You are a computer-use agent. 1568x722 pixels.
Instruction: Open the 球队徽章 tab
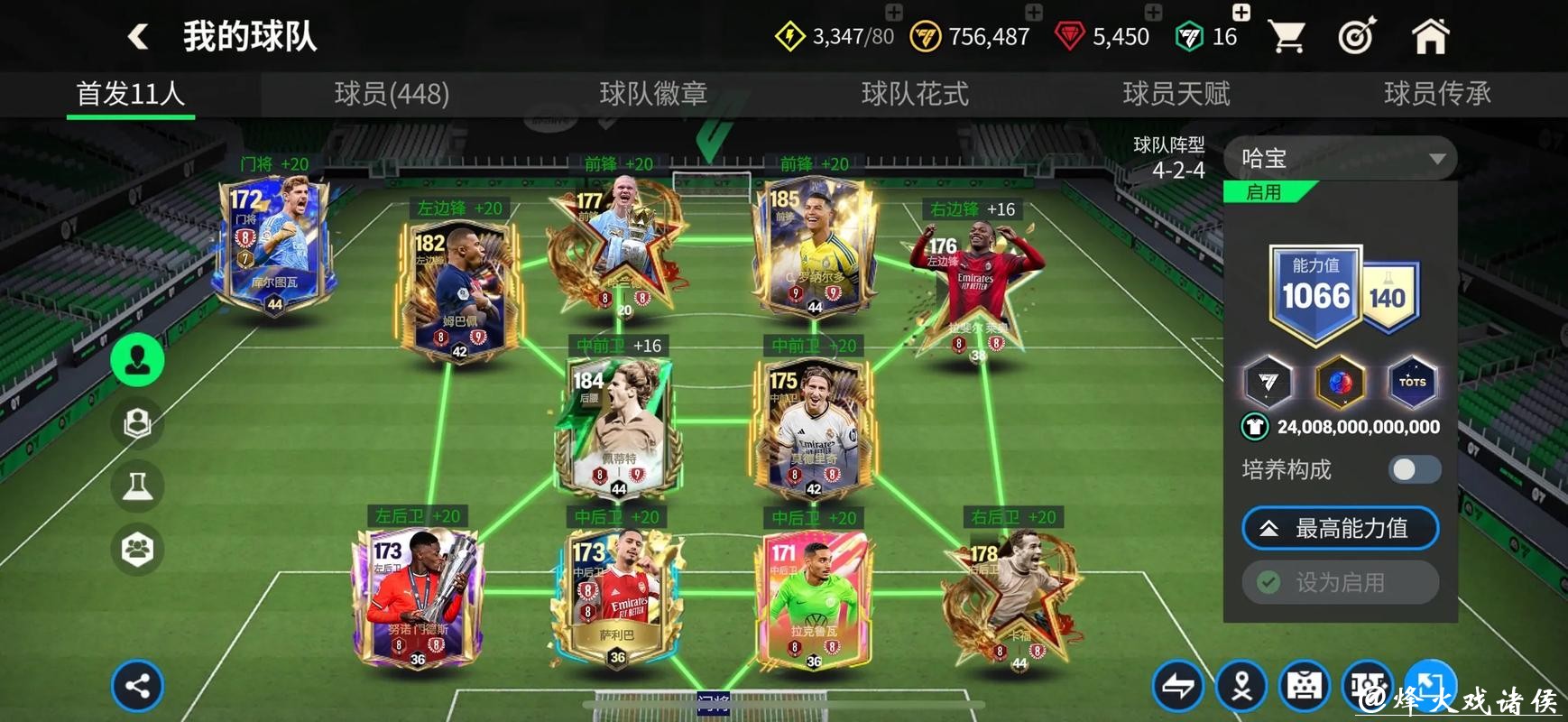coord(653,94)
